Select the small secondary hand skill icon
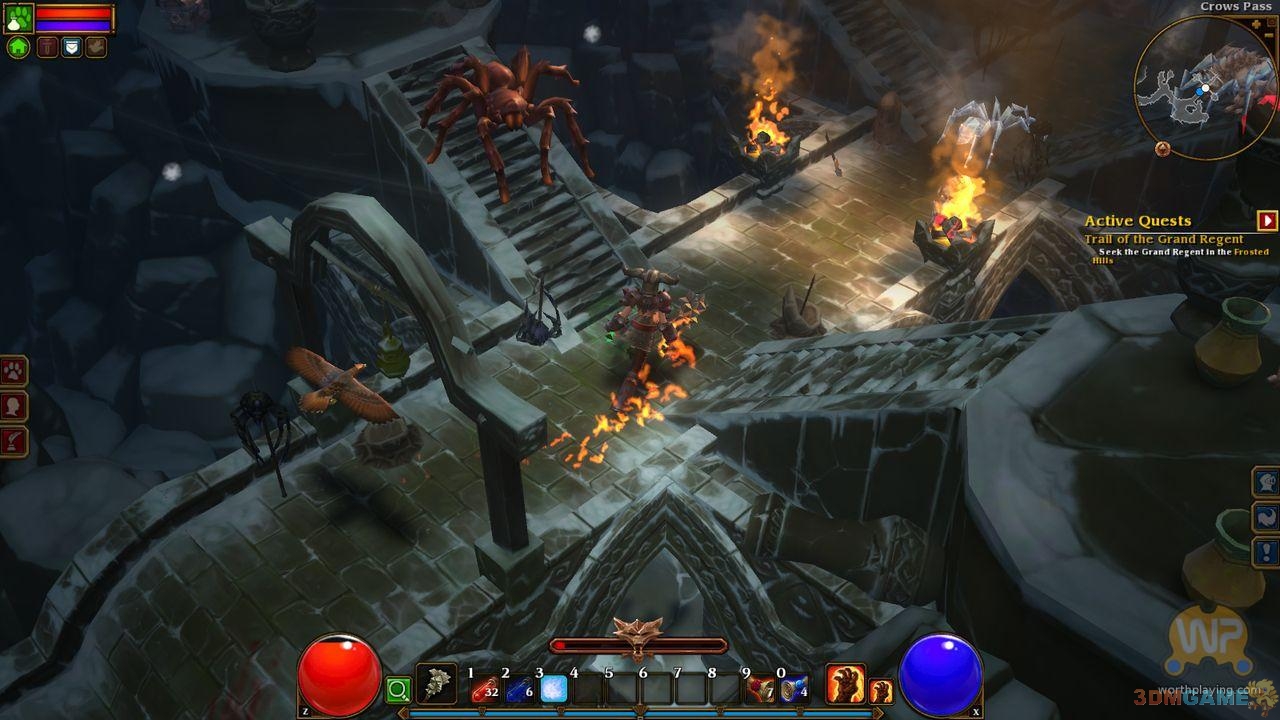The width and height of the screenshot is (1280, 720). pyautogui.click(x=881, y=690)
